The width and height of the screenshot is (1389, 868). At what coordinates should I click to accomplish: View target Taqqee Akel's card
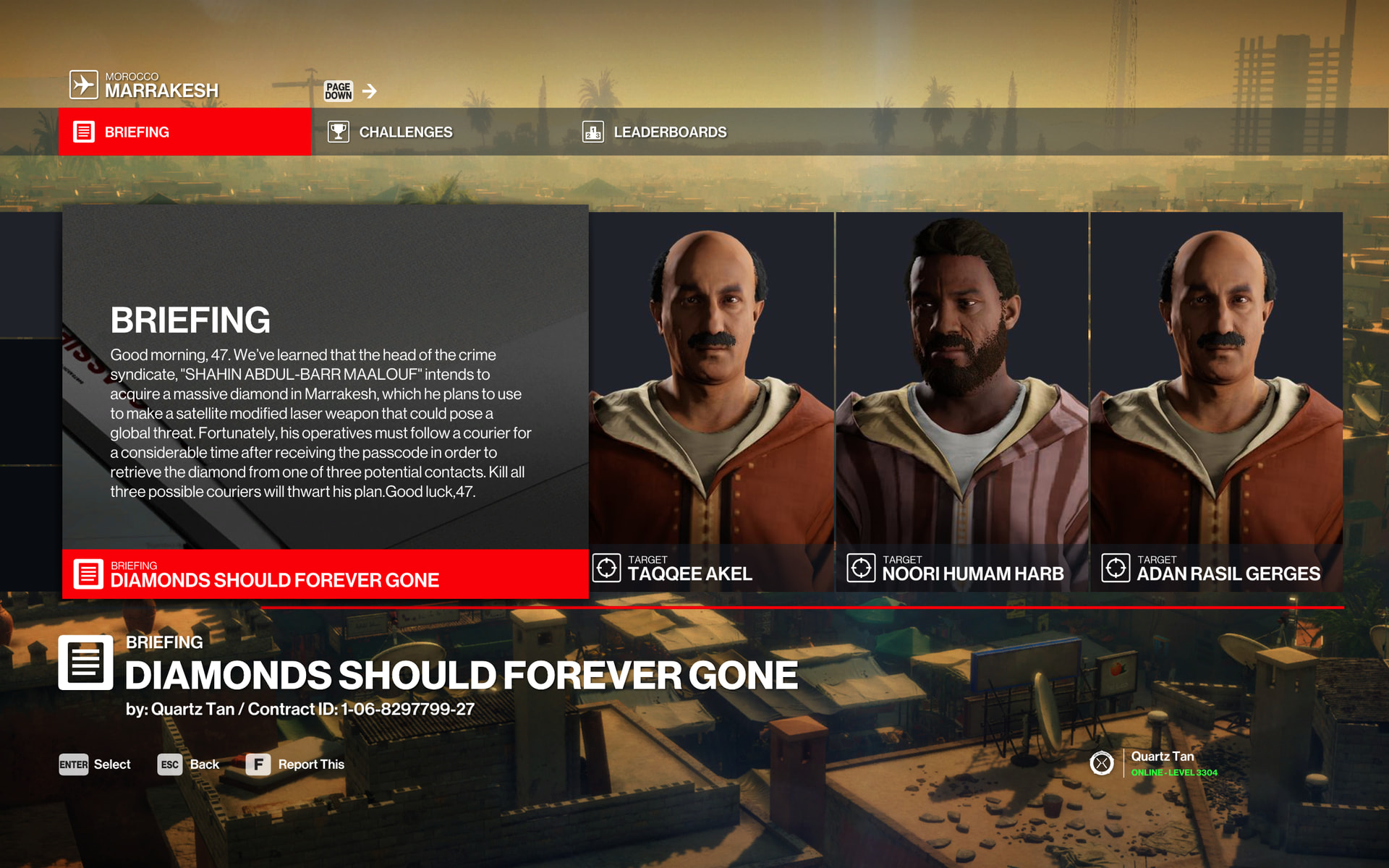click(711, 401)
